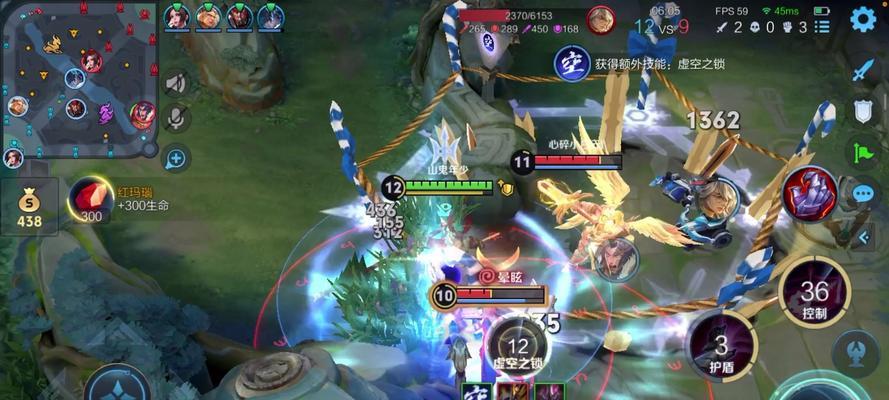Open the quick chat speech bubble
The width and height of the screenshot is (889, 400).
click(x=863, y=193)
